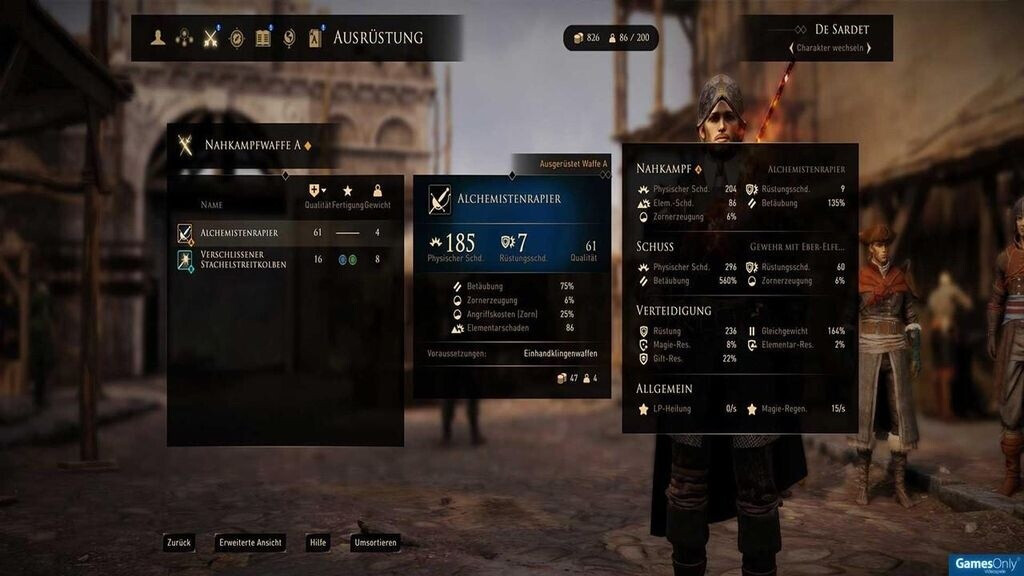Open the character profile tab
The height and width of the screenshot is (576, 1024).
(x=158, y=38)
